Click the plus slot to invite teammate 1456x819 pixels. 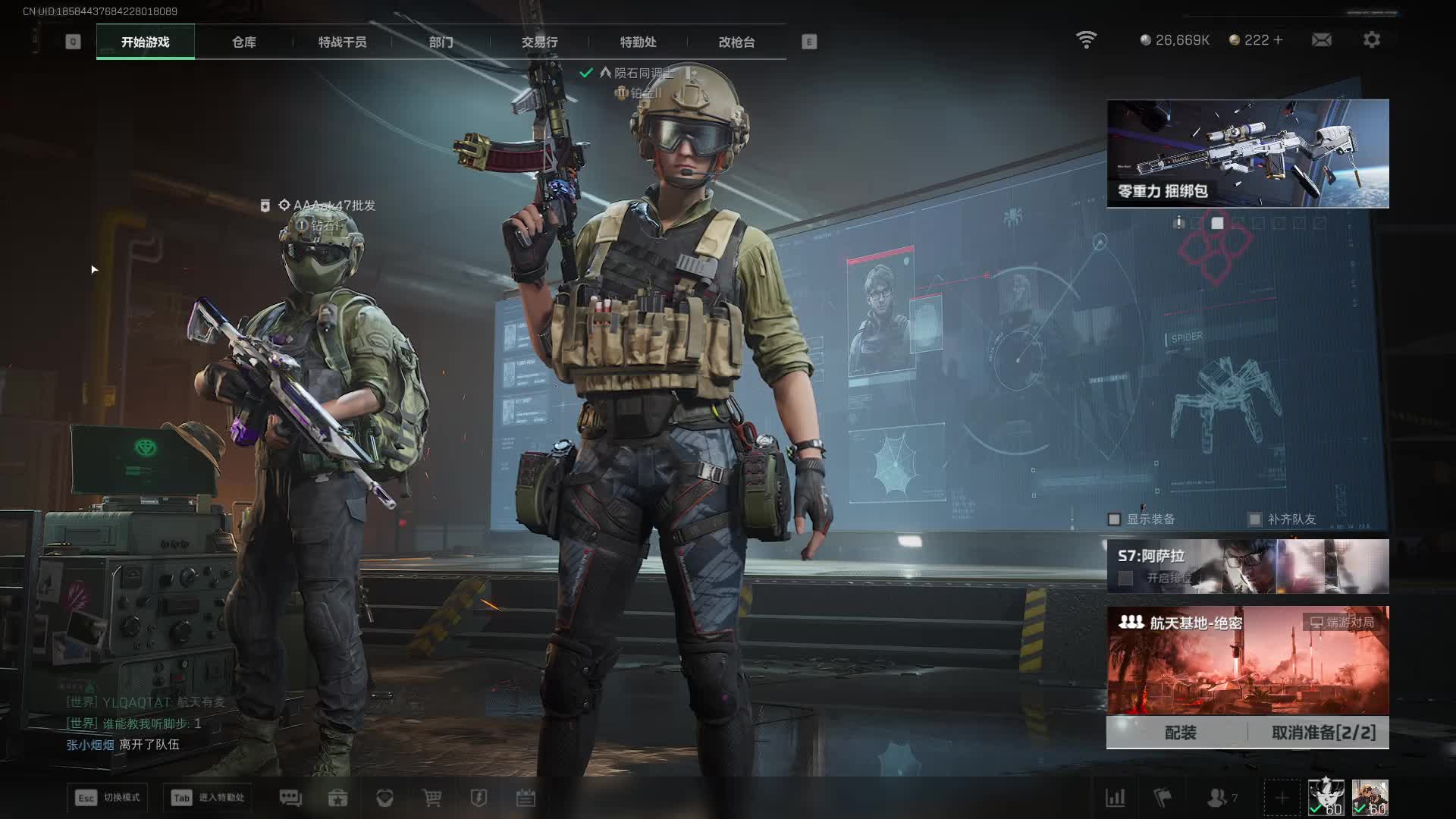[x=1282, y=798]
